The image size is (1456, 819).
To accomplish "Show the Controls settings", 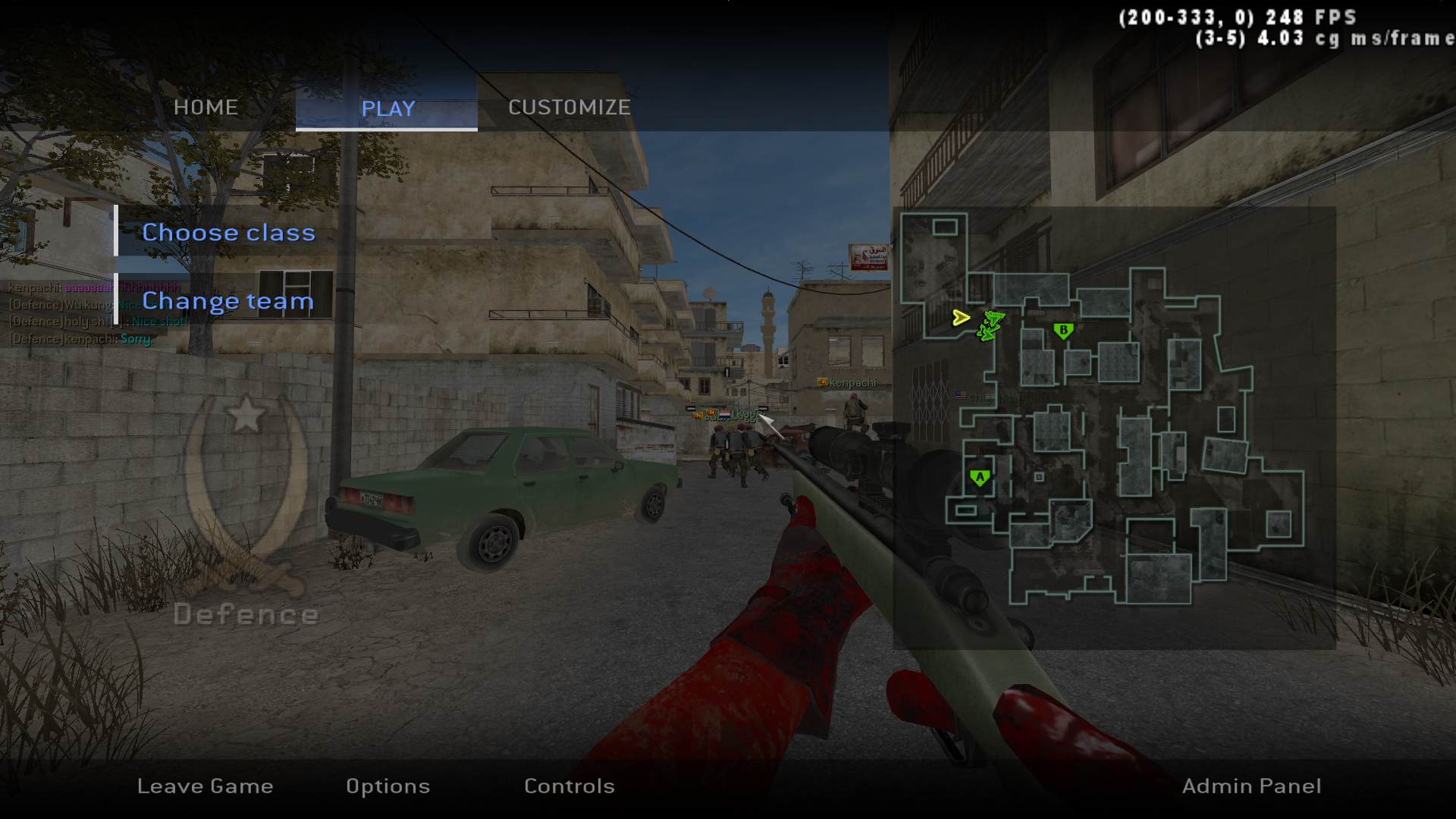I will (x=569, y=786).
